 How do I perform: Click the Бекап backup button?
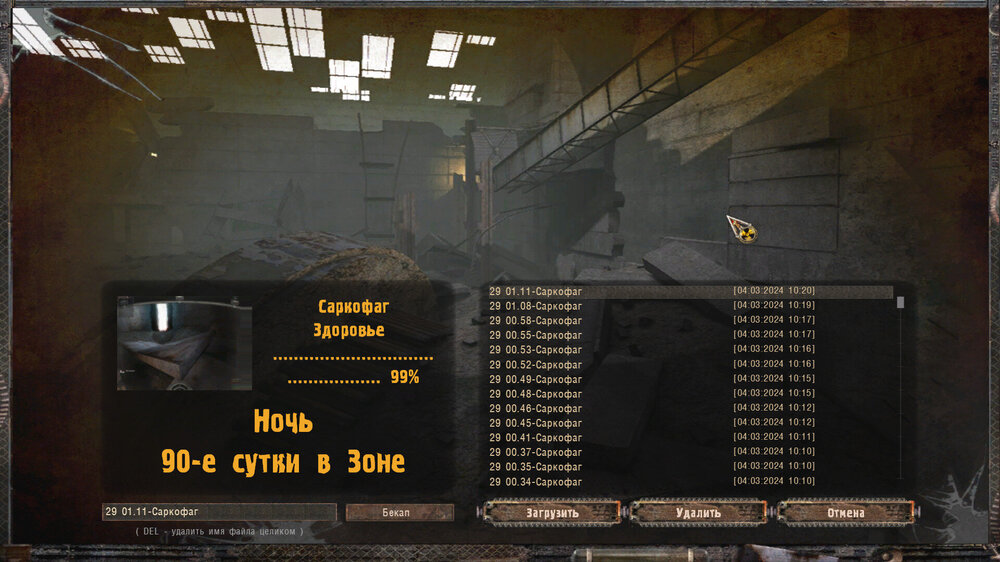pyautogui.click(x=399, y=512)
